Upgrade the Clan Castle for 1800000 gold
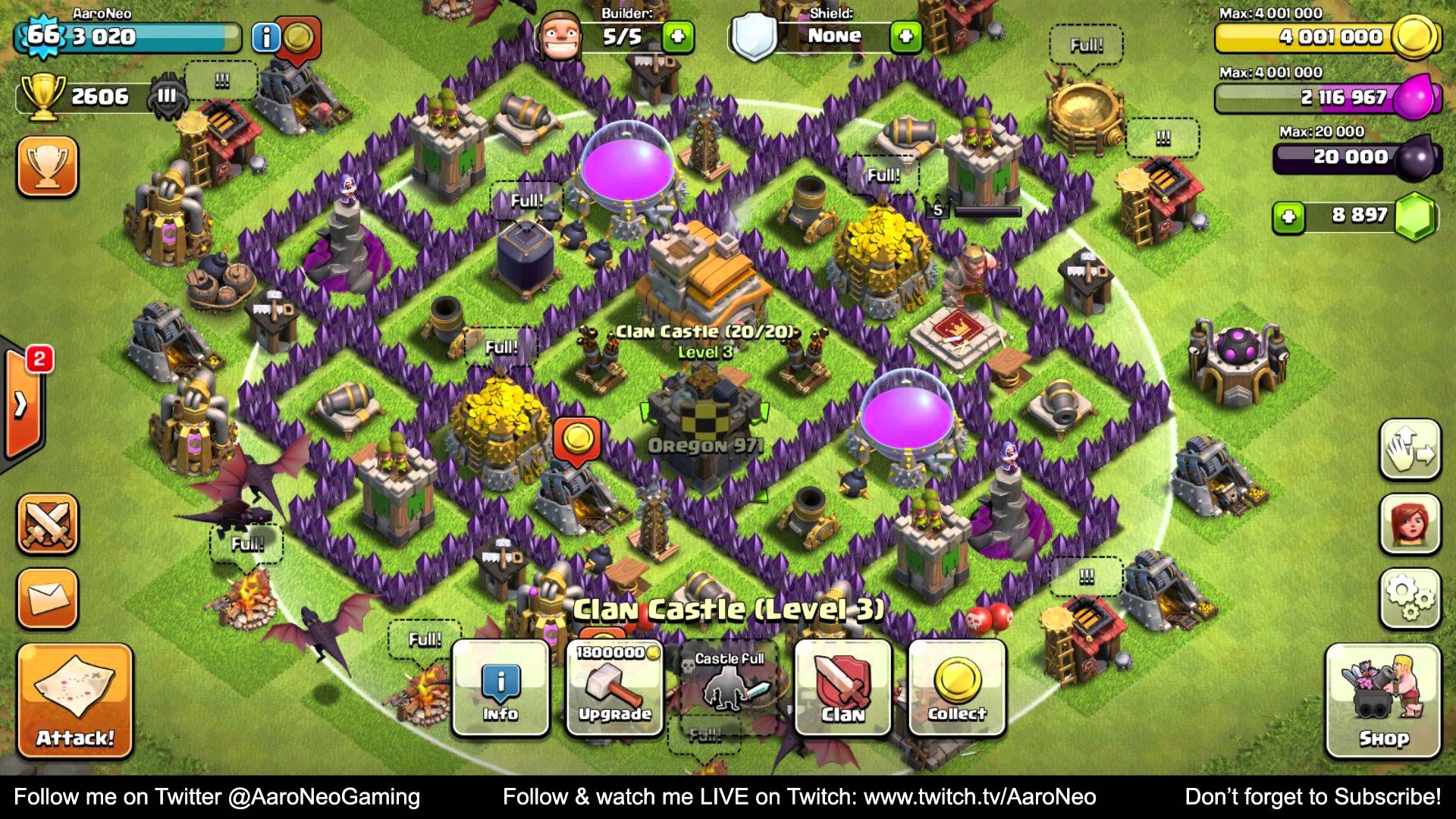The image size is (1456, 819). 614,687
